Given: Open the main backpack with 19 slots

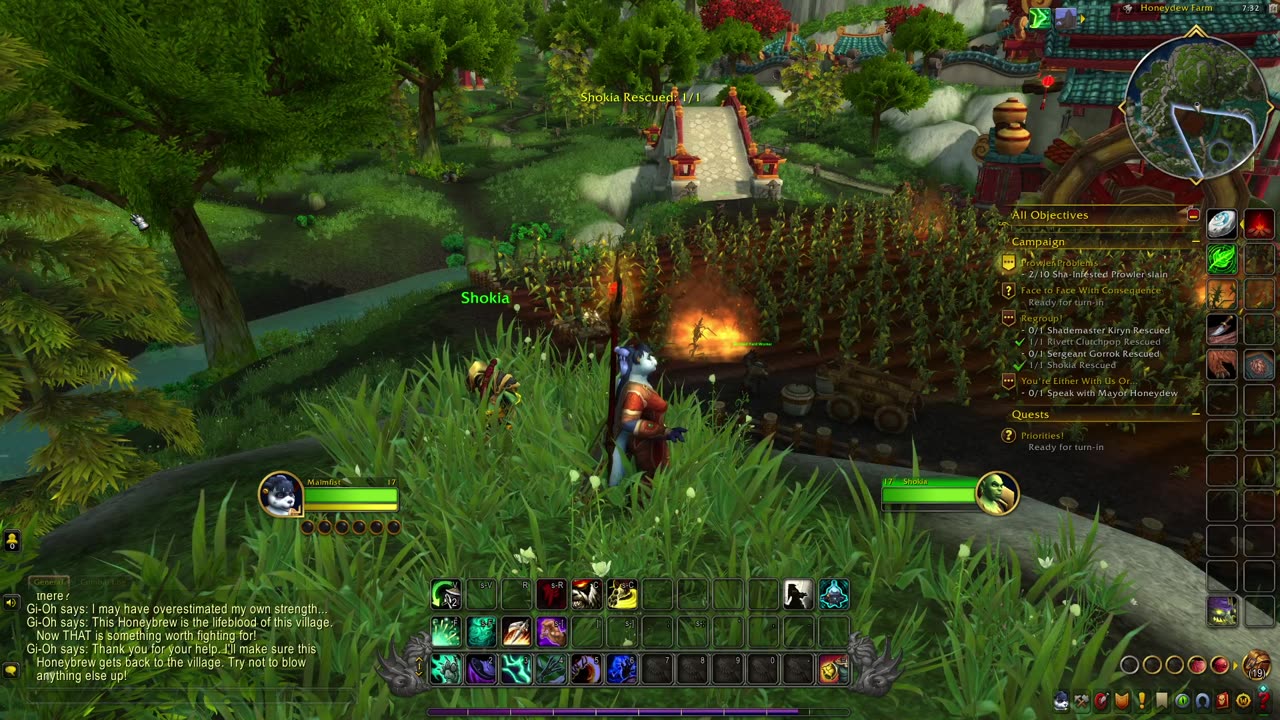Looking at the screenshot, I should (1257, 665).
